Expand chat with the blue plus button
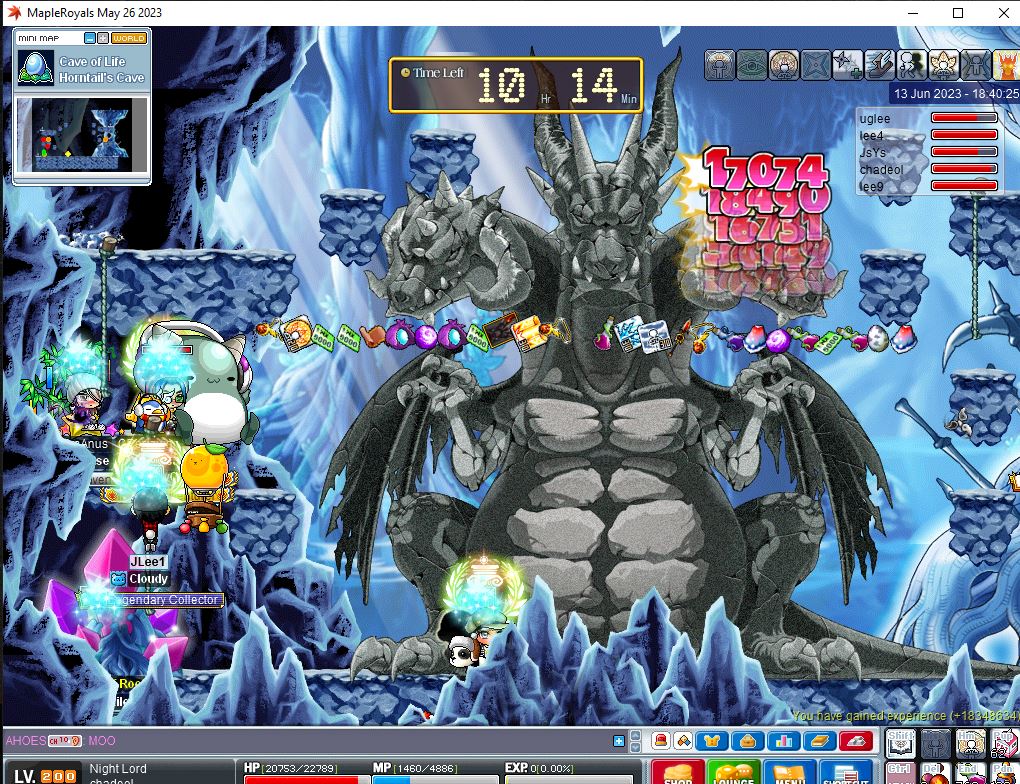 point(619,741)
